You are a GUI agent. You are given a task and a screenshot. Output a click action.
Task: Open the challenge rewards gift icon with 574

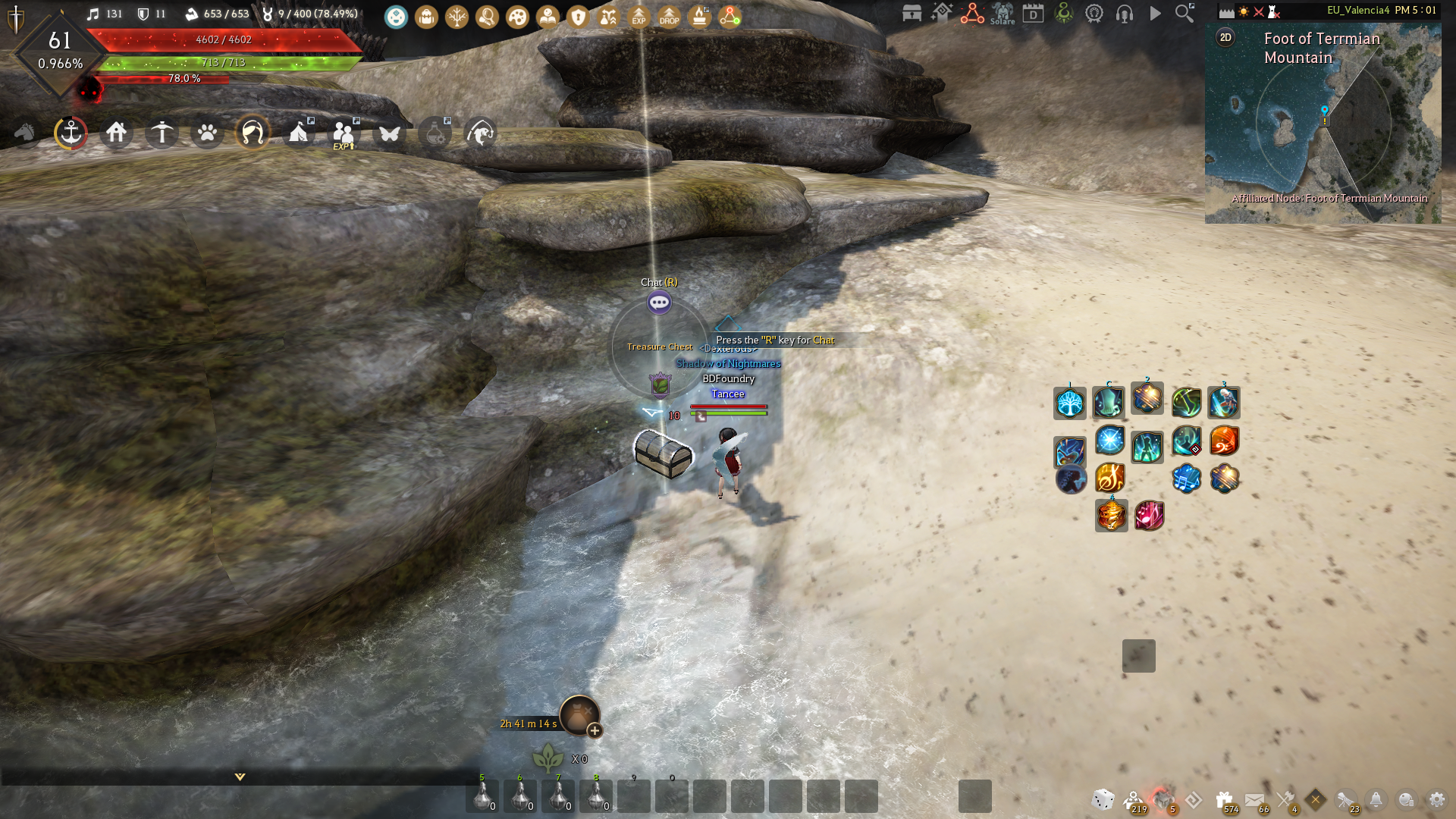(x=1224, y=799)
